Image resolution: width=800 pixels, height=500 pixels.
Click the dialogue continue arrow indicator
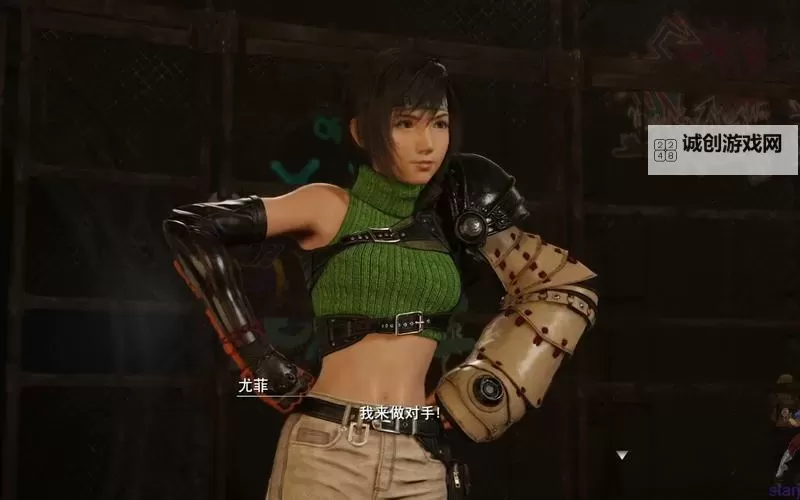[622, 455]
